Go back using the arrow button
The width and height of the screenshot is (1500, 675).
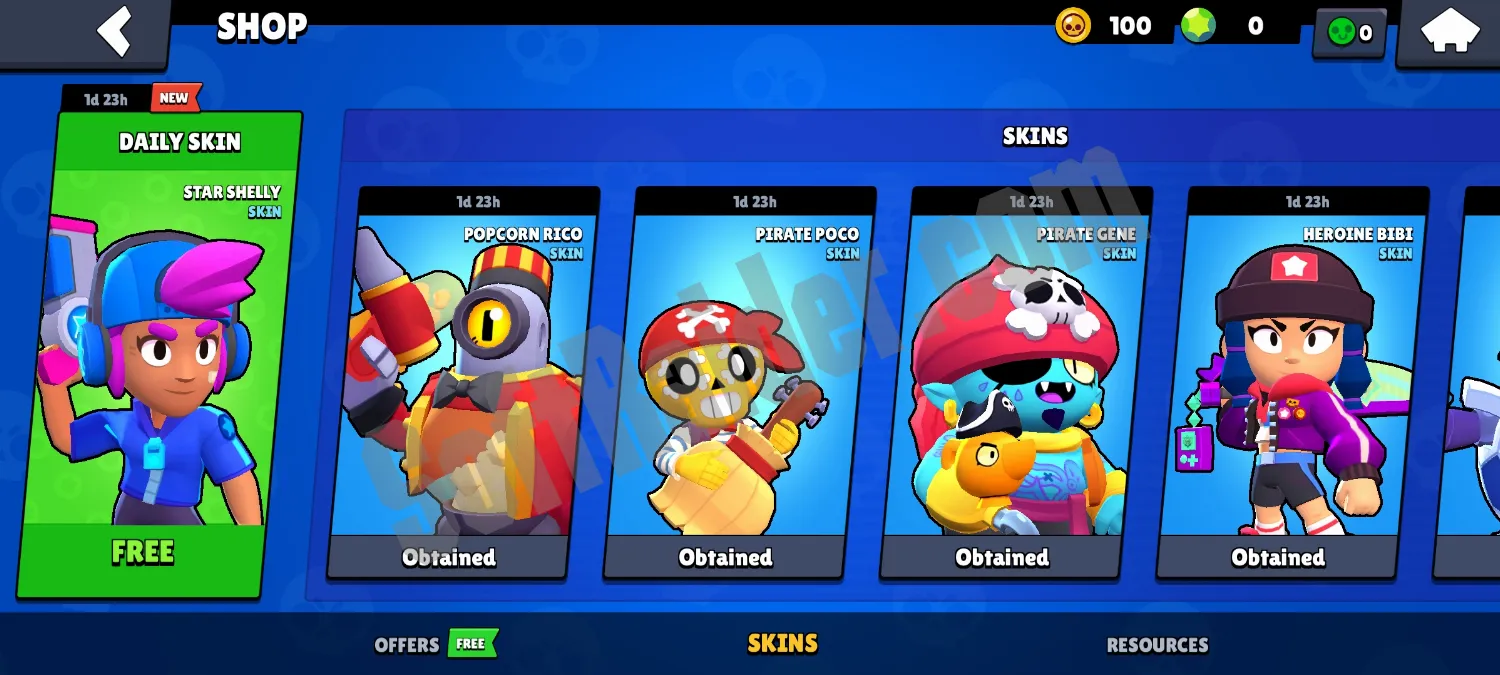114,31
